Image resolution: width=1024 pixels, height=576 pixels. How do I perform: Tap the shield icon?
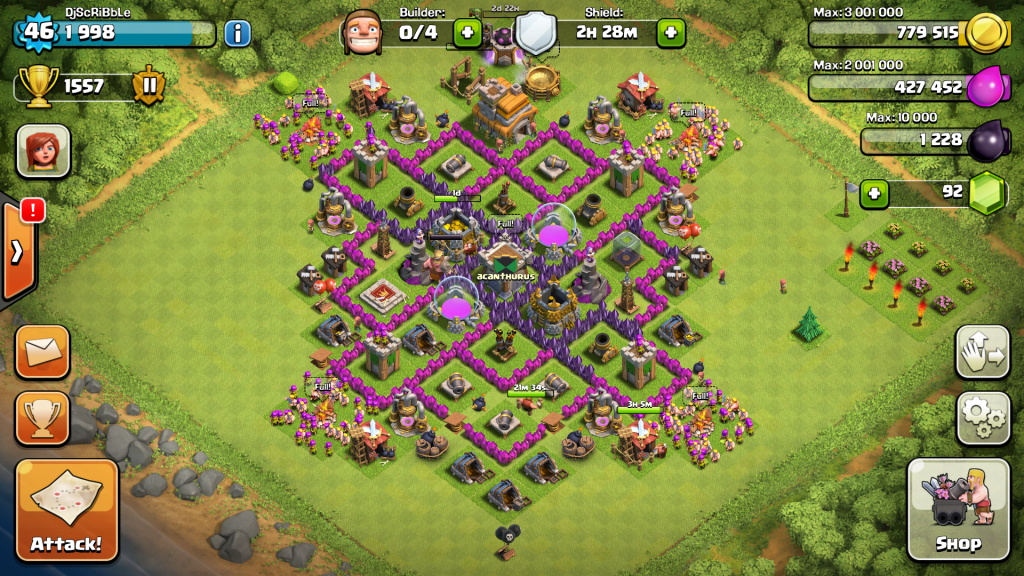pos(535,33)
